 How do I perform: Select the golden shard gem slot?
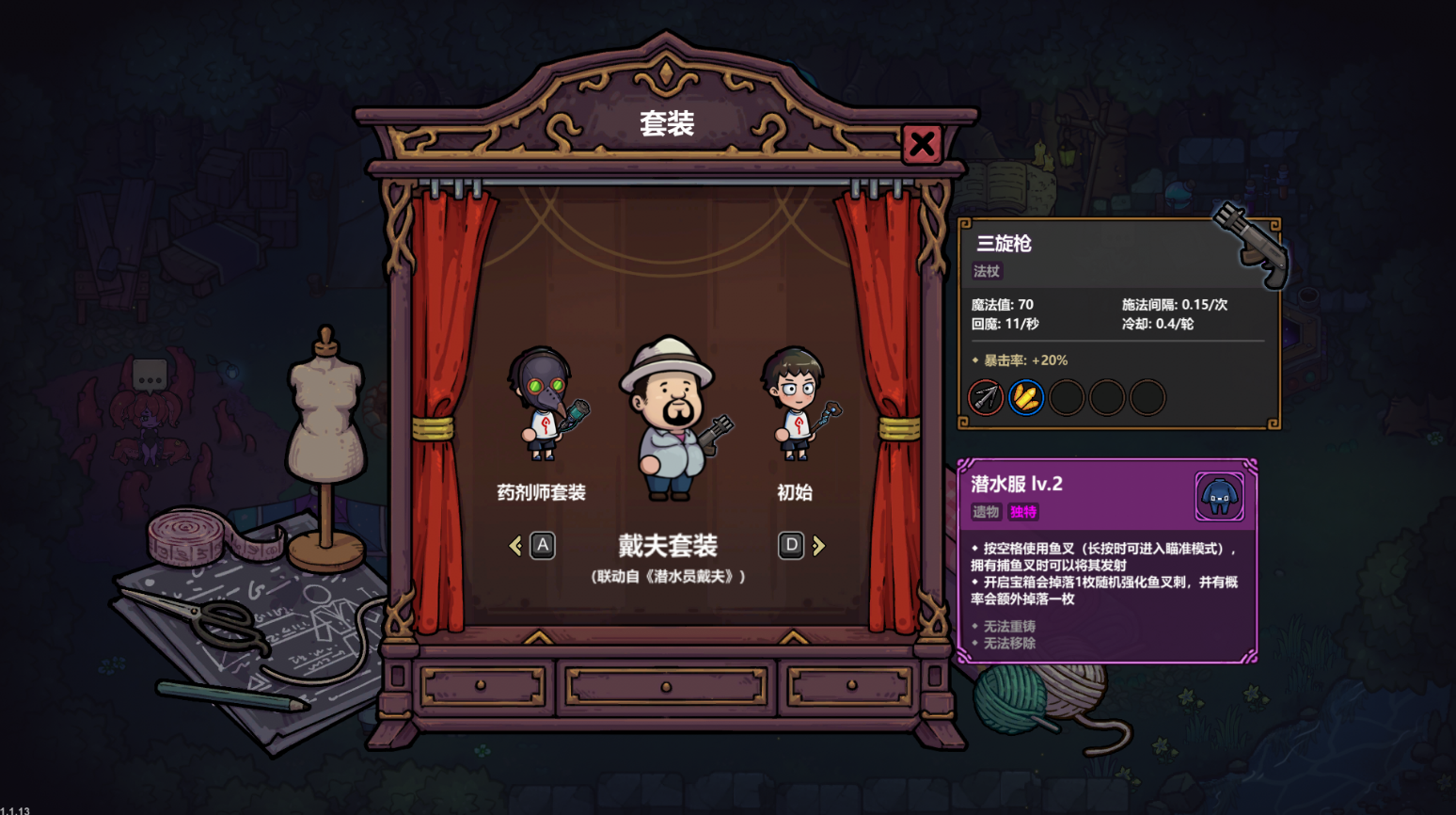1027,397
